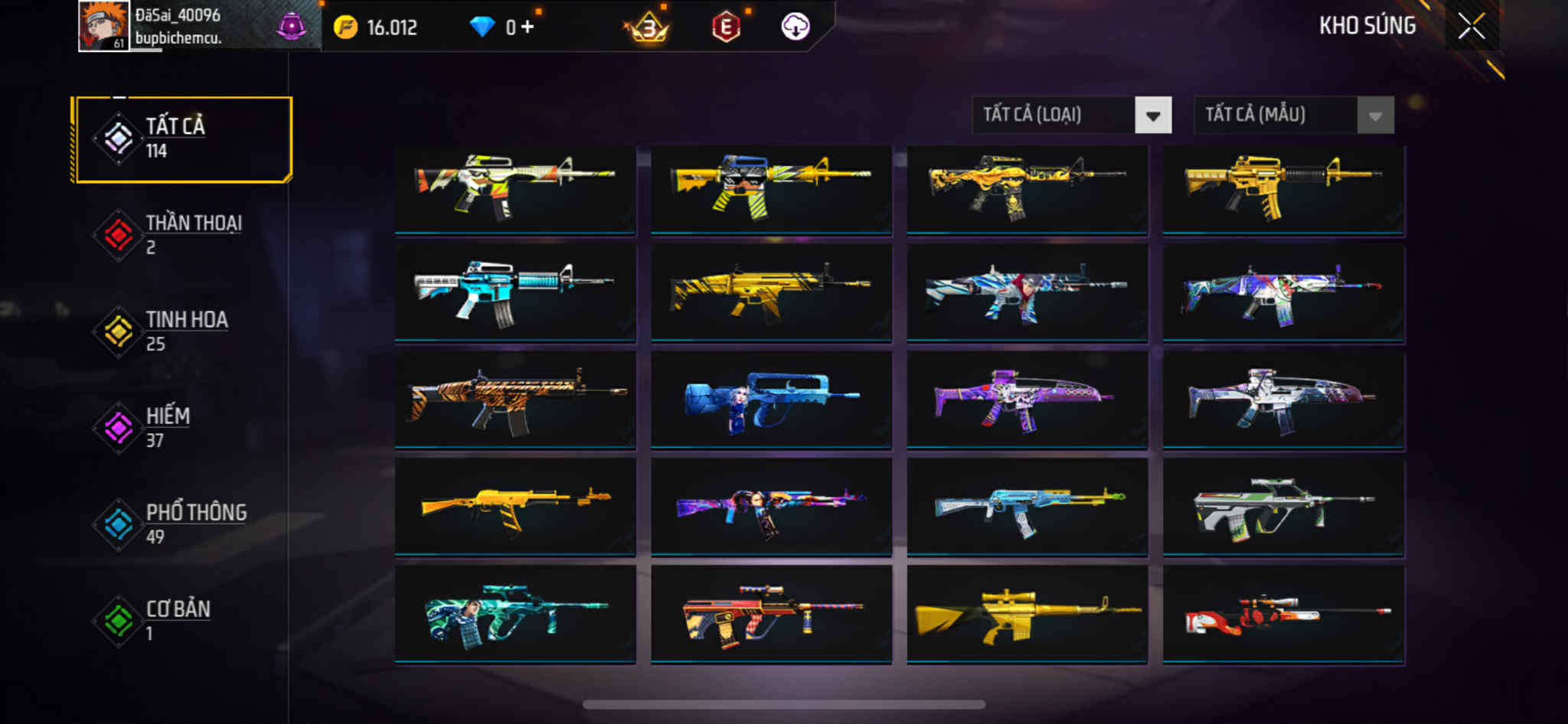Choose the blue and white M4A1 skin
The image size is (1568, 724).
514,292
